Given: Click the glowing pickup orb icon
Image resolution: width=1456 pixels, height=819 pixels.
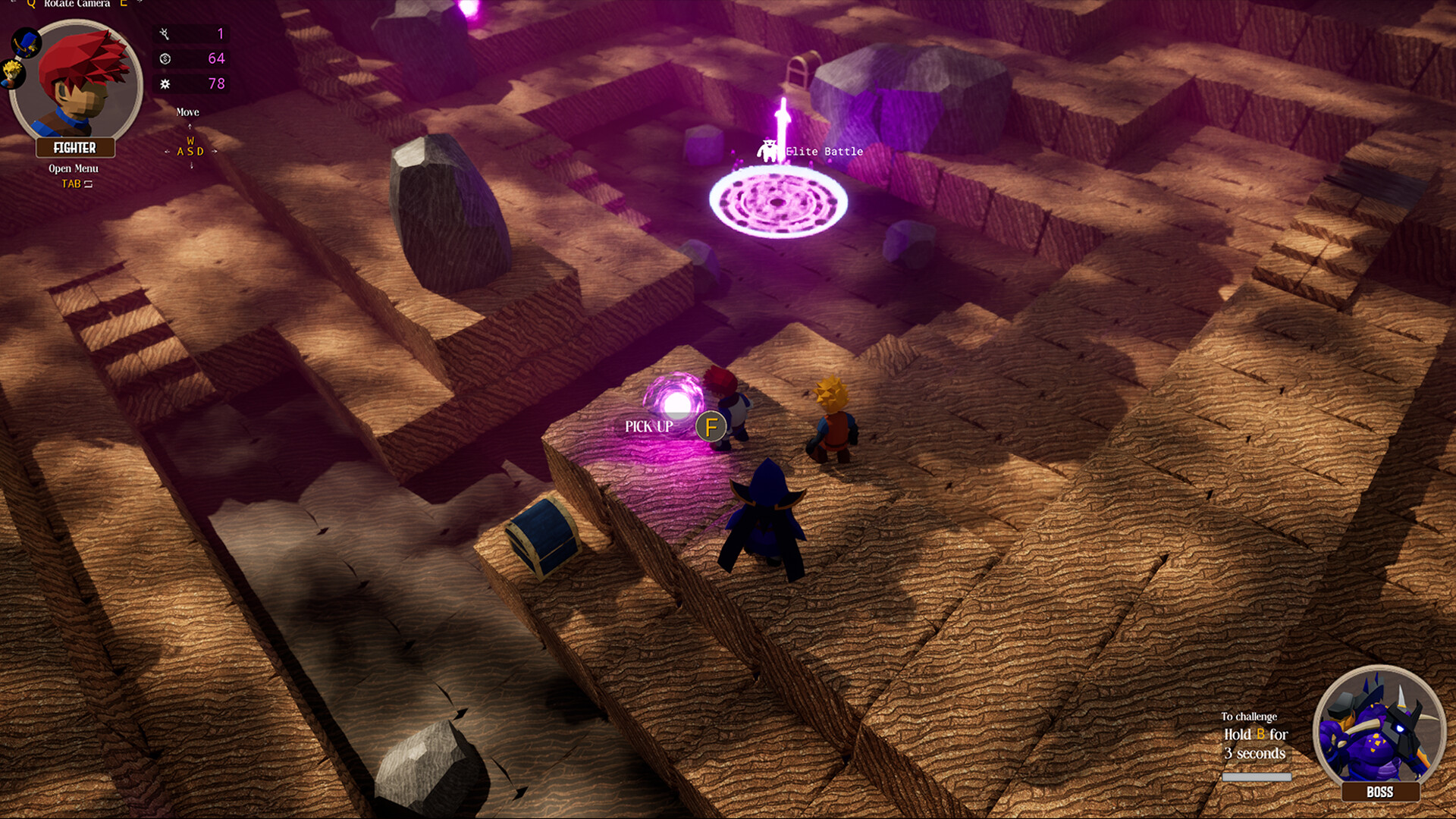Looking at the screenshot, I should 677,403.
